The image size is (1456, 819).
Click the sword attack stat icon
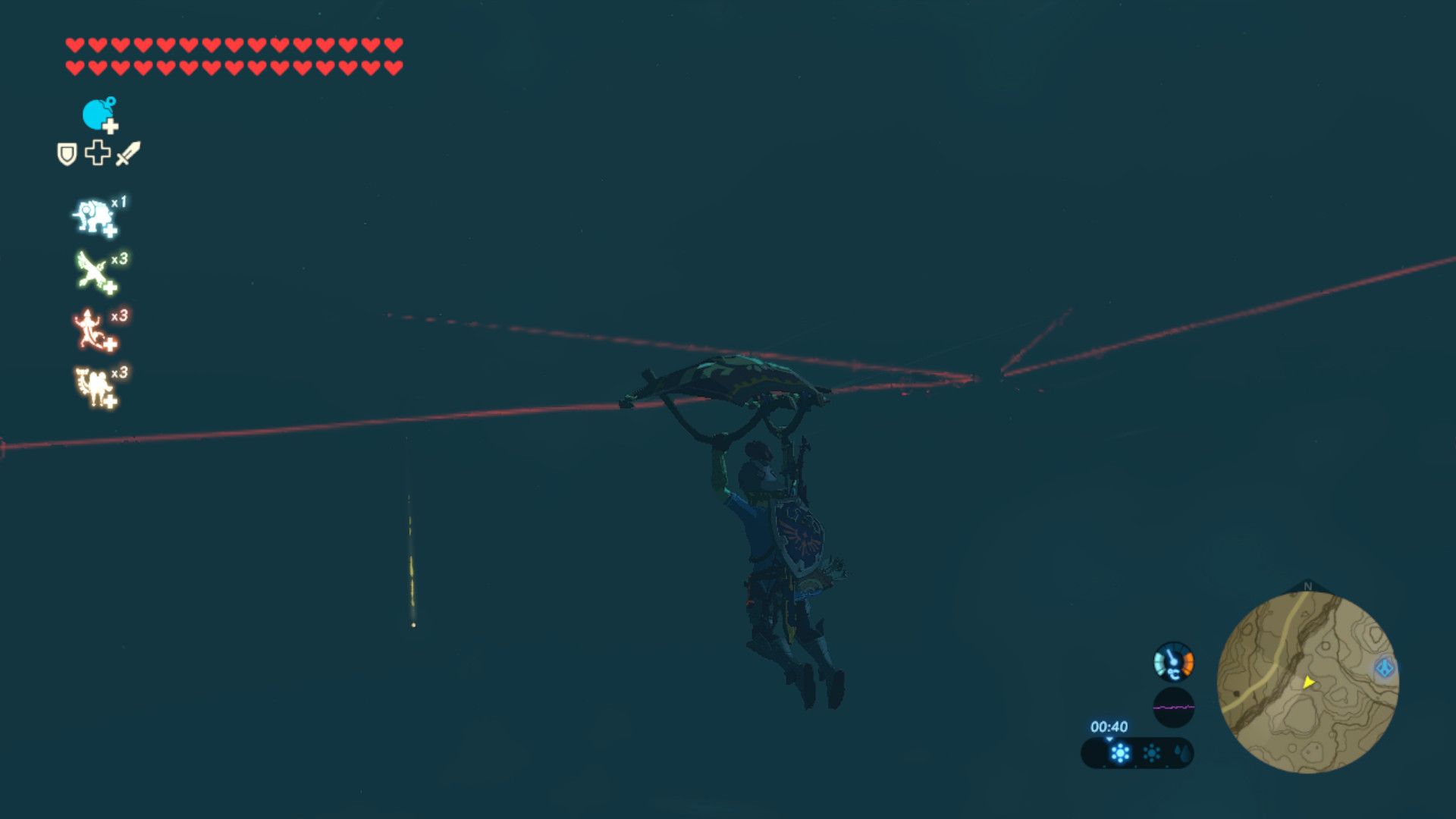[127, 155]
